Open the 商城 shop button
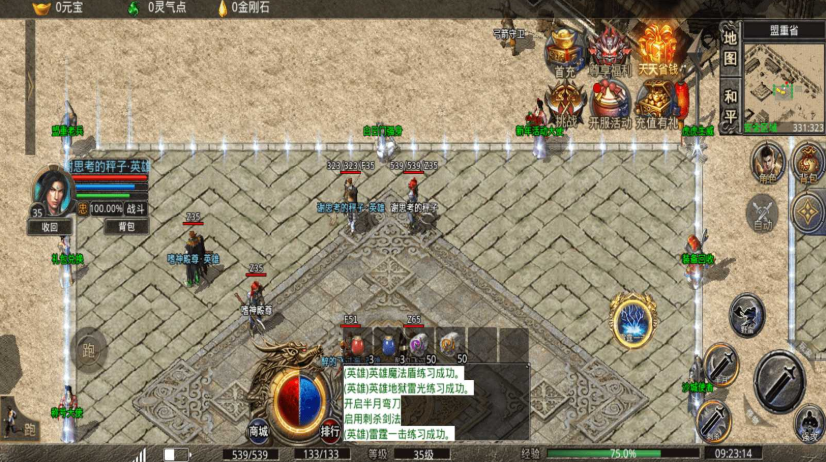 (x=259, y=431)
